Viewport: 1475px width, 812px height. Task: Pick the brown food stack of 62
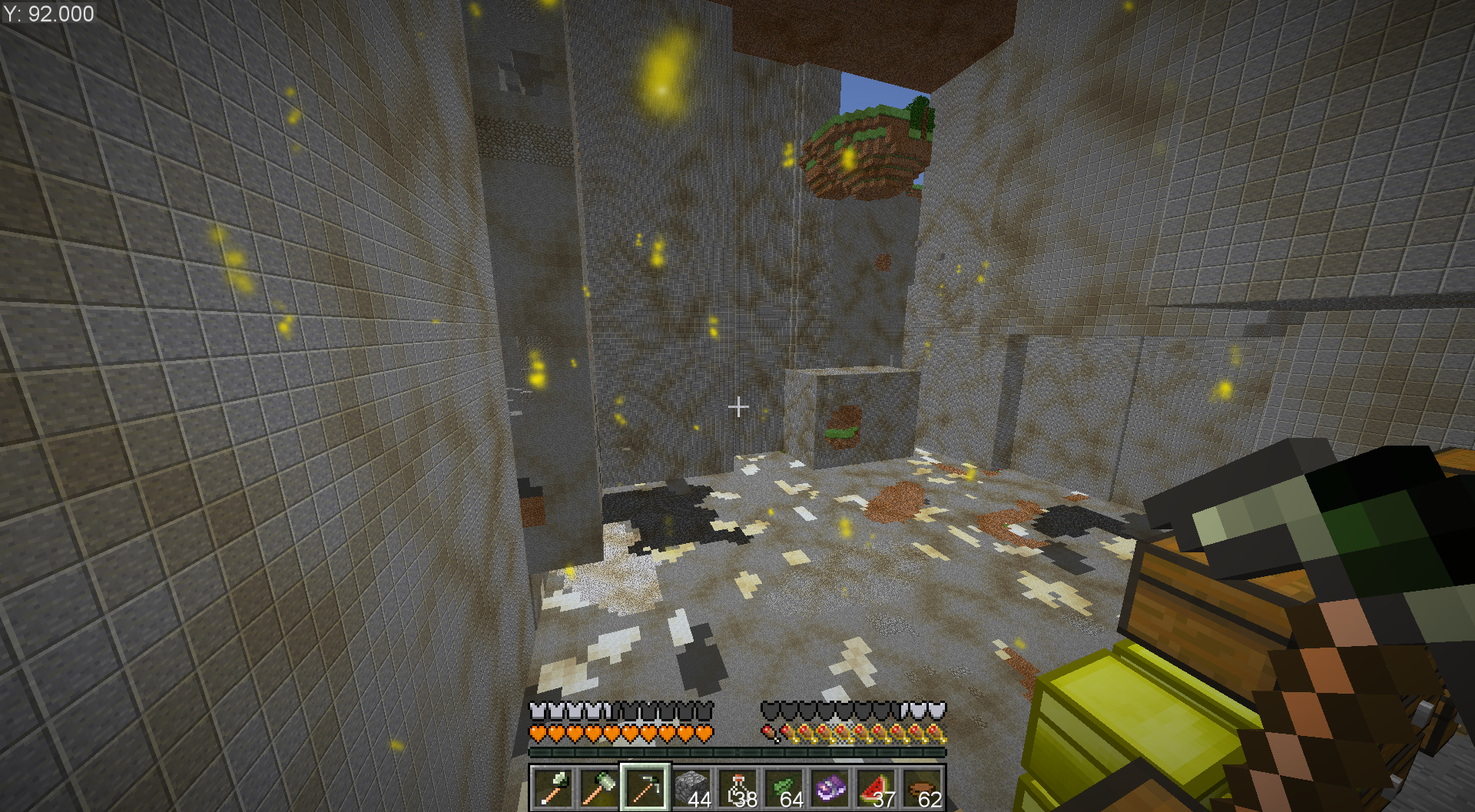click(922, 788)
